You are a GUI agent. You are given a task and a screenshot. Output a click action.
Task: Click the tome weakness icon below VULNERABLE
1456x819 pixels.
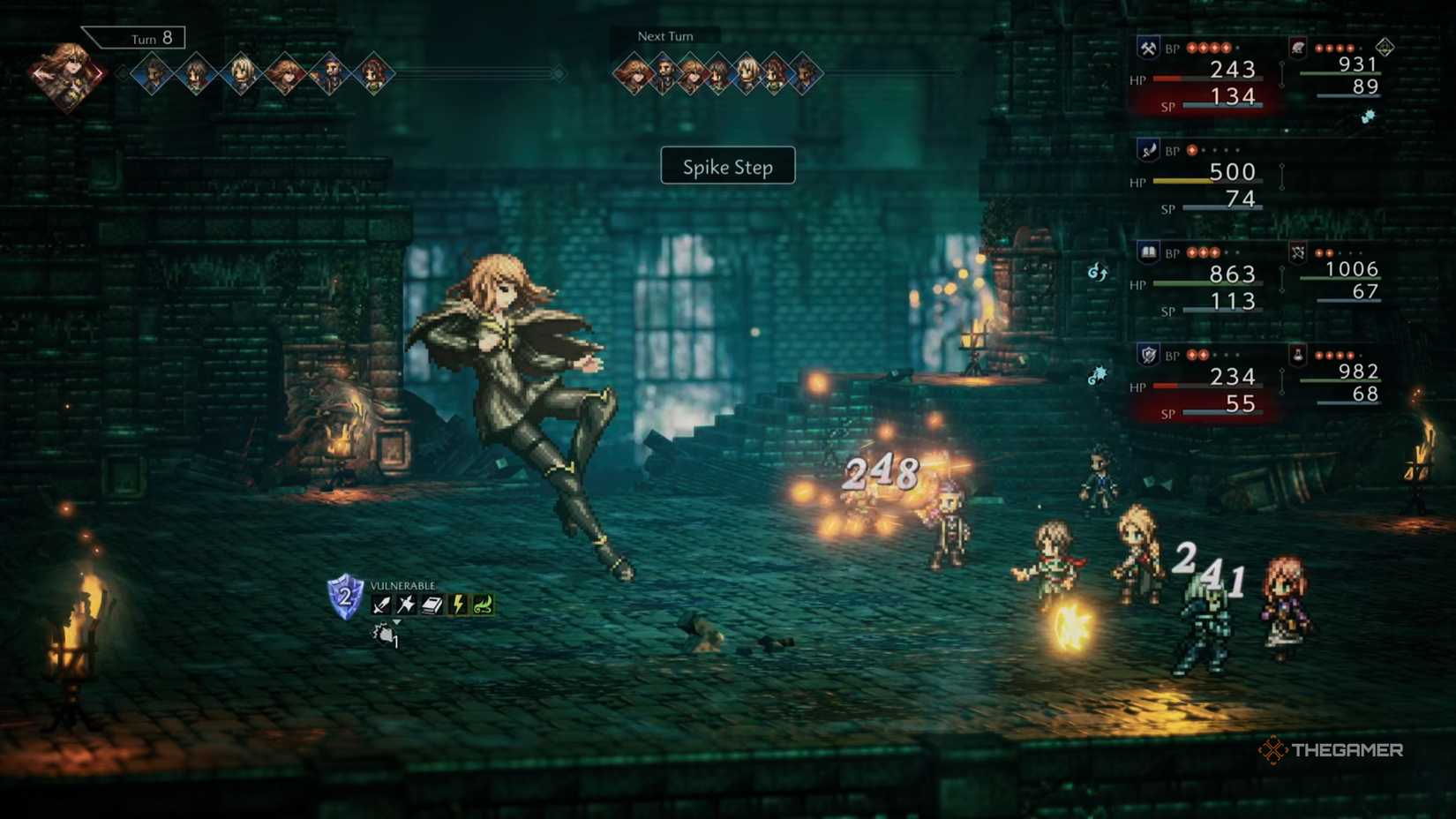431,605
